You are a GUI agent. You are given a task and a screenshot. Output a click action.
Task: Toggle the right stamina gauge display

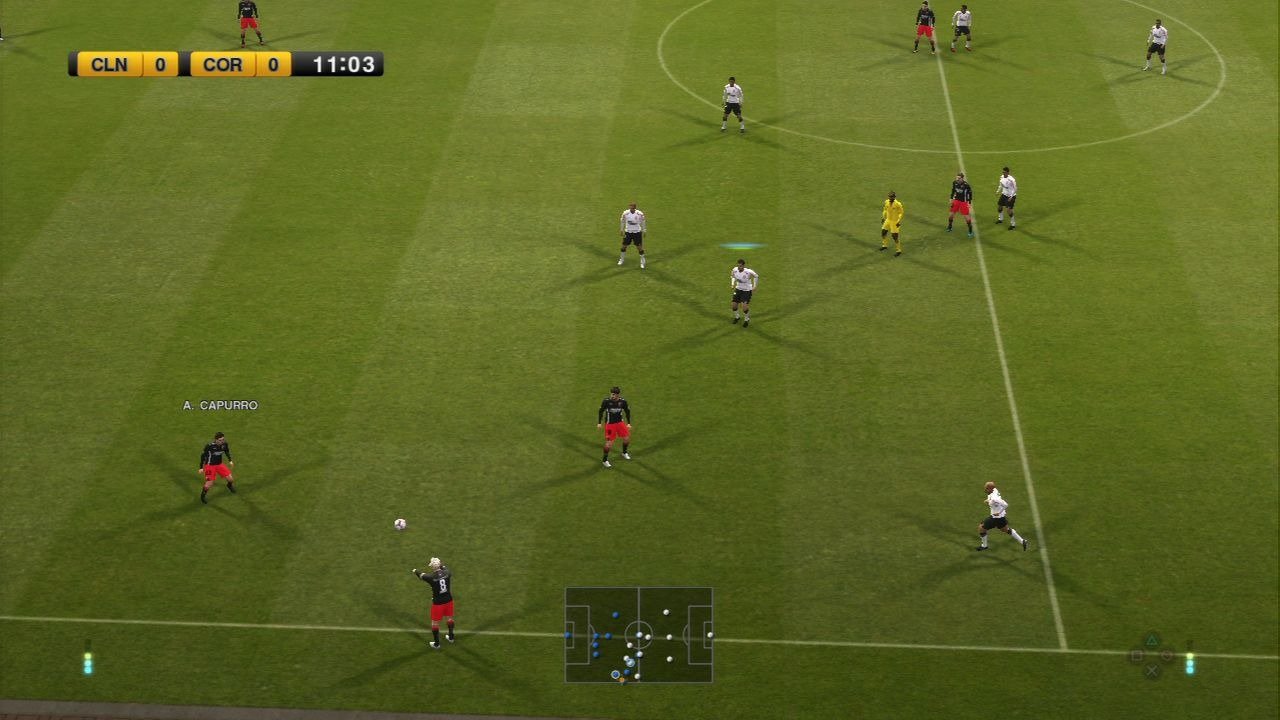click(1191, 662)
